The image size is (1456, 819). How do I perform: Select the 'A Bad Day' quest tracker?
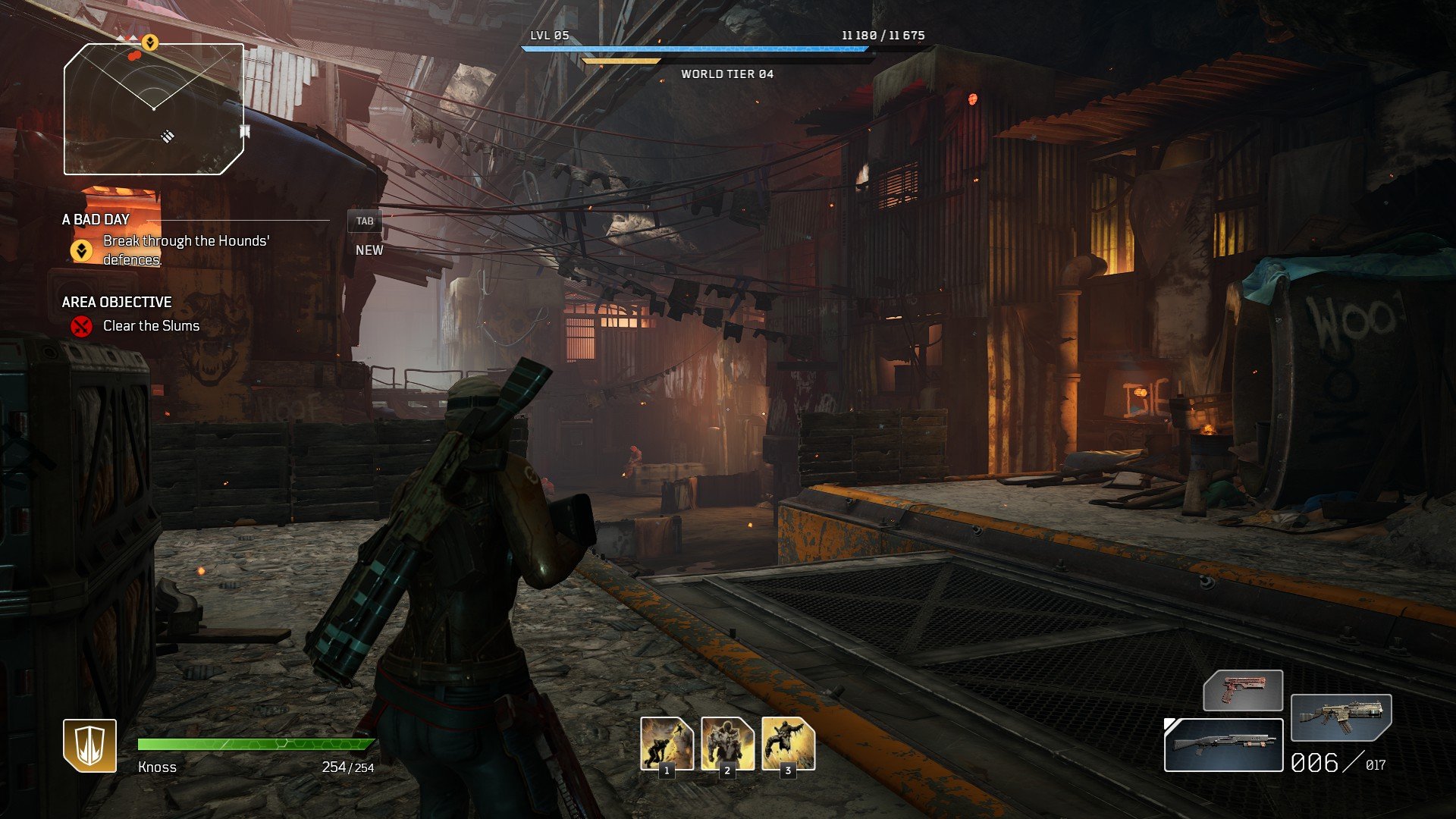96,220
